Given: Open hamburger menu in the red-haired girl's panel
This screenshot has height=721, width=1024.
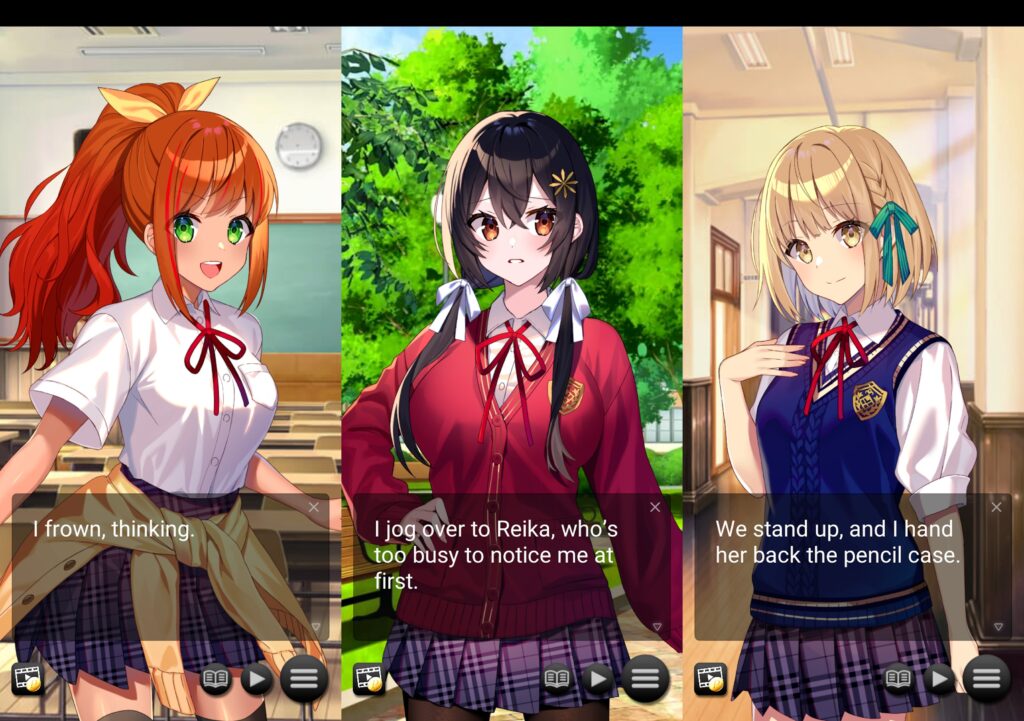Looking at the screenshot, I should 304,680.
